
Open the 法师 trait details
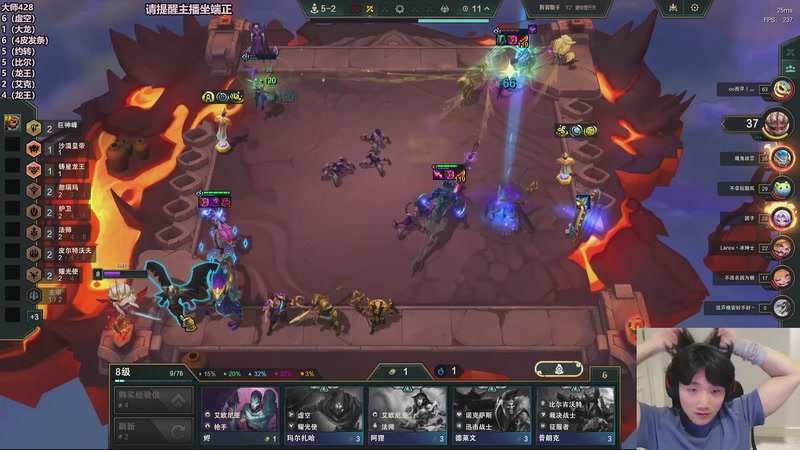[x=58, y=232]
